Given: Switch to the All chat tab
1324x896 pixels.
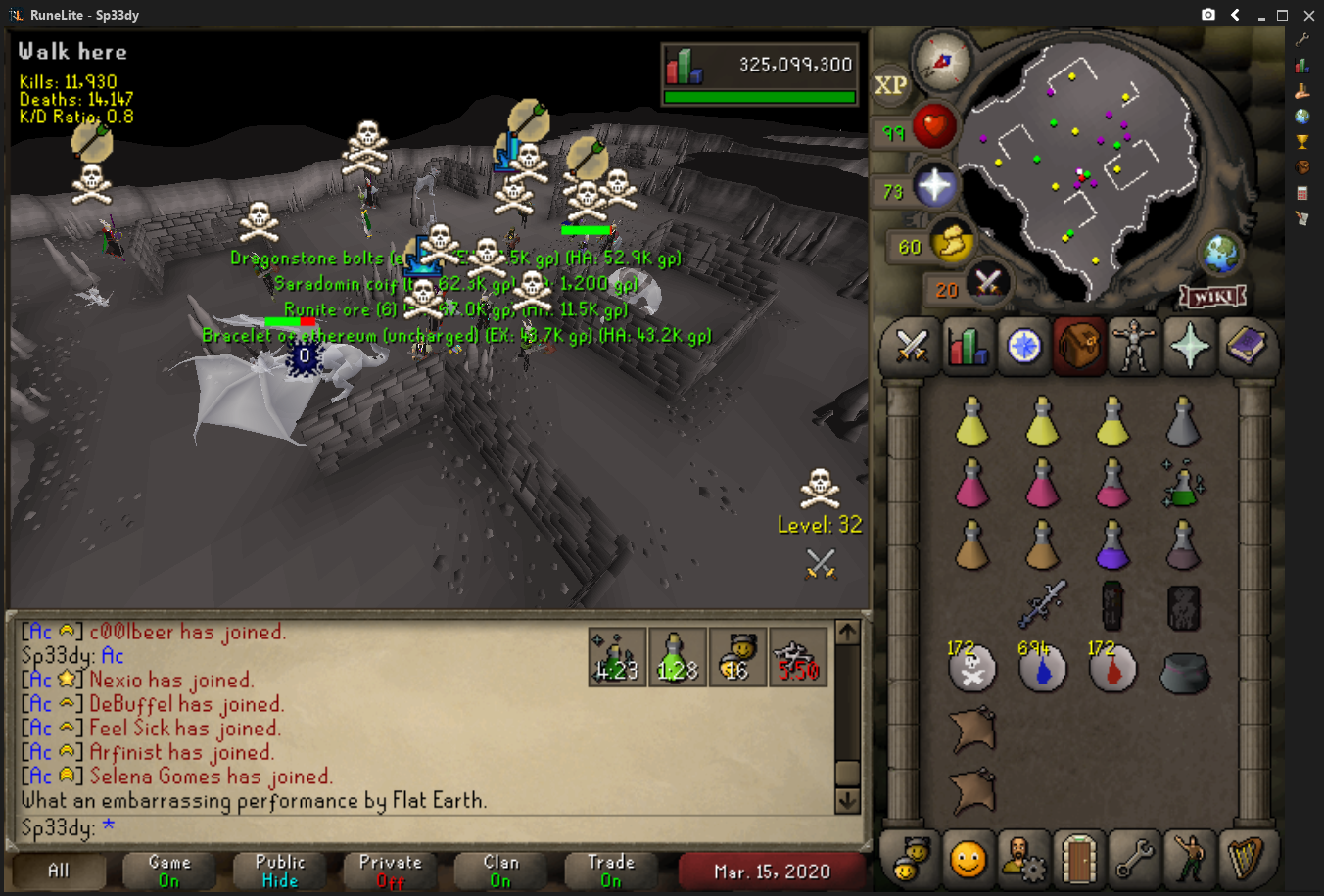Looking at the screenshot, I should click(59, 871).
